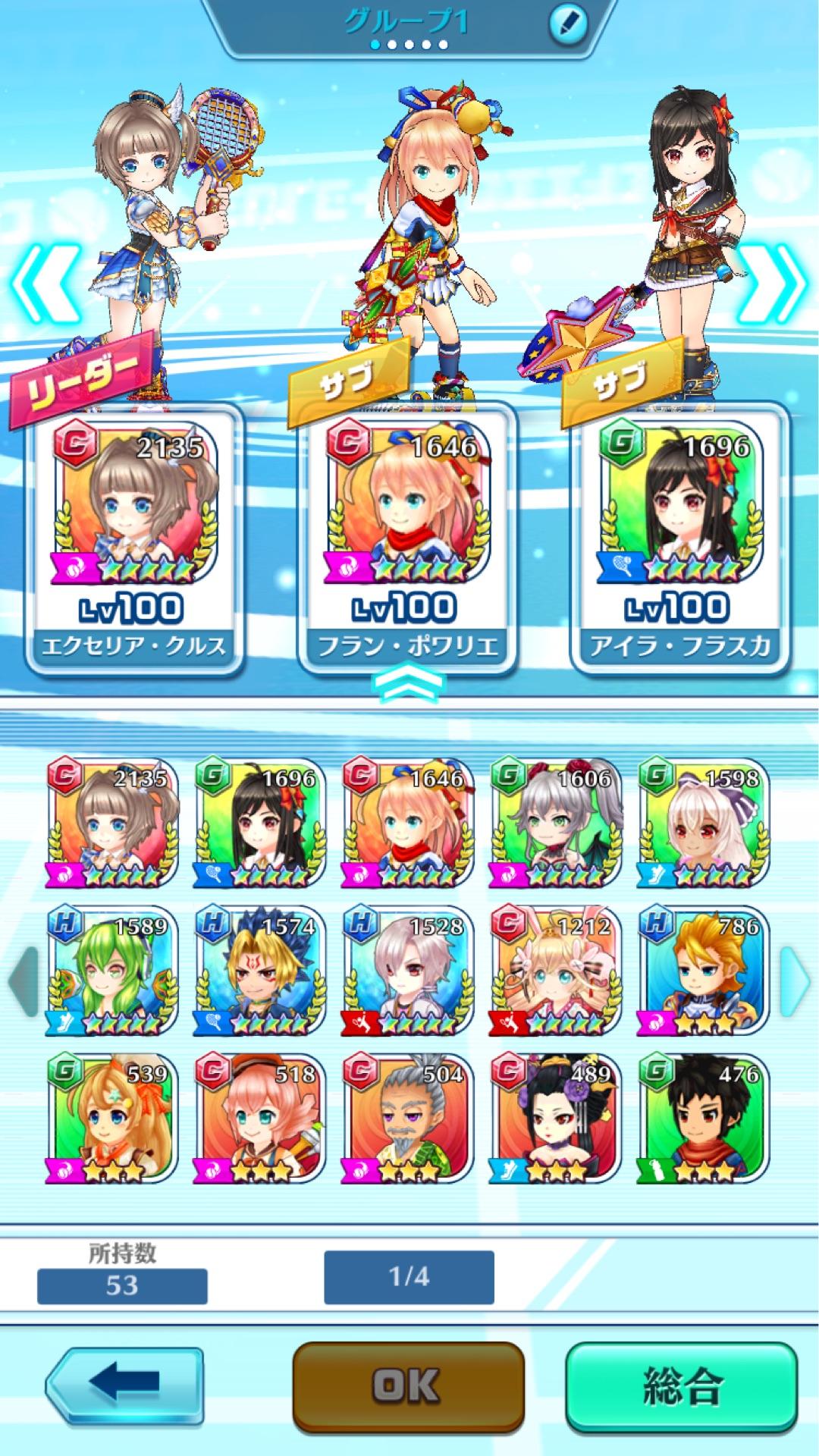Choose the blond masked character with power 1574
Viewport: 819px width, 1456px height.
click(x=259, y=972)
